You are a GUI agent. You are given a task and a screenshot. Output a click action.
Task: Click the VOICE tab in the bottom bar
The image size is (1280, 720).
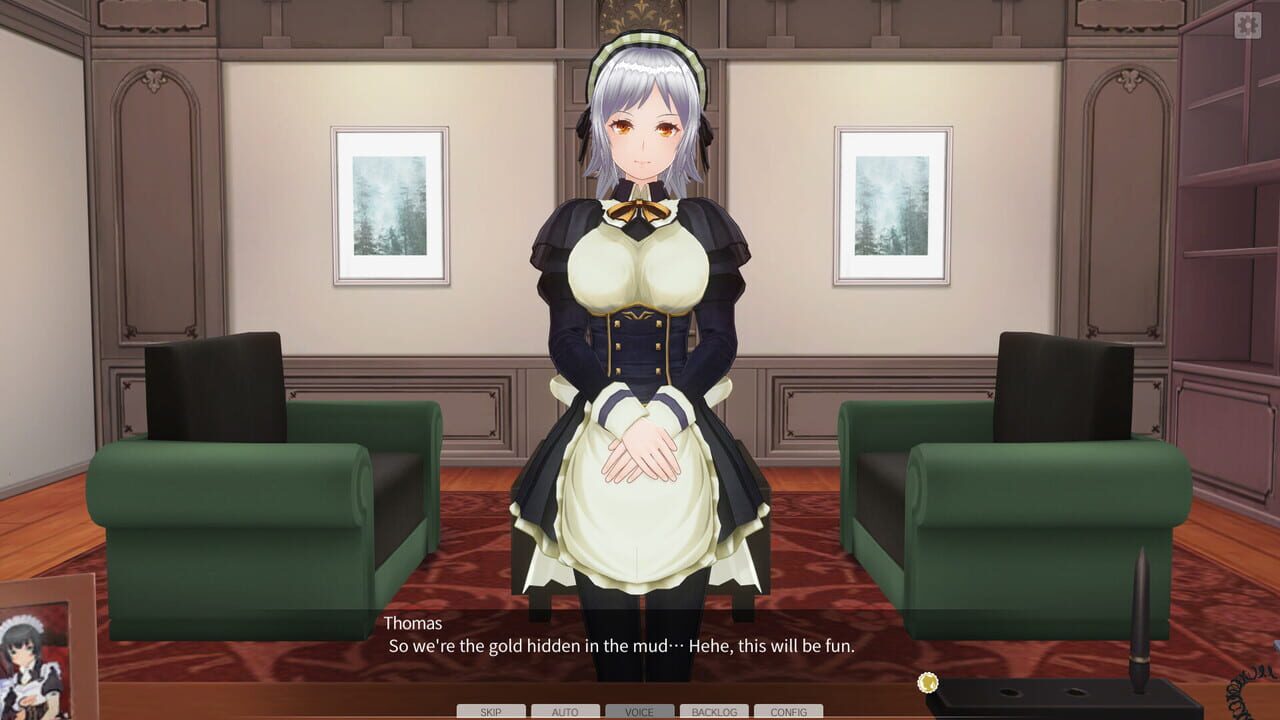coord(641,712)
